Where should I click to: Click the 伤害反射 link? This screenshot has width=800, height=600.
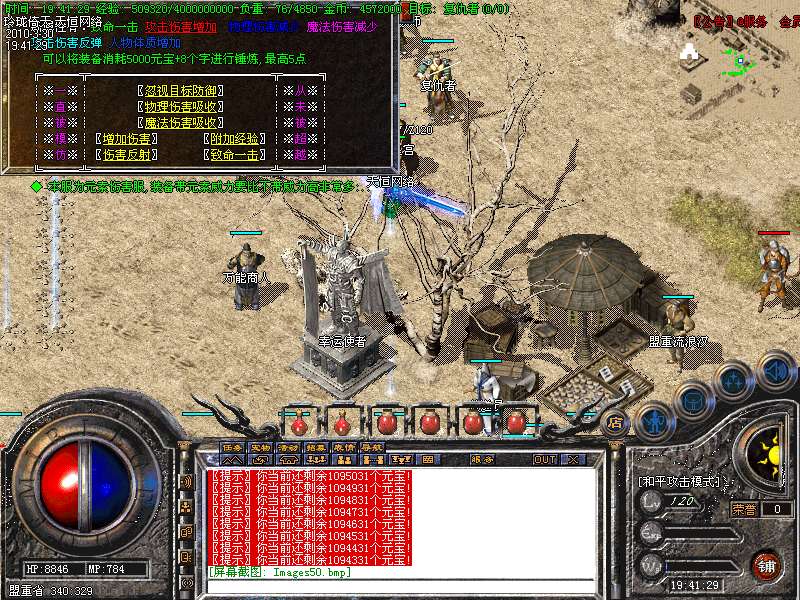coord(127,155)
